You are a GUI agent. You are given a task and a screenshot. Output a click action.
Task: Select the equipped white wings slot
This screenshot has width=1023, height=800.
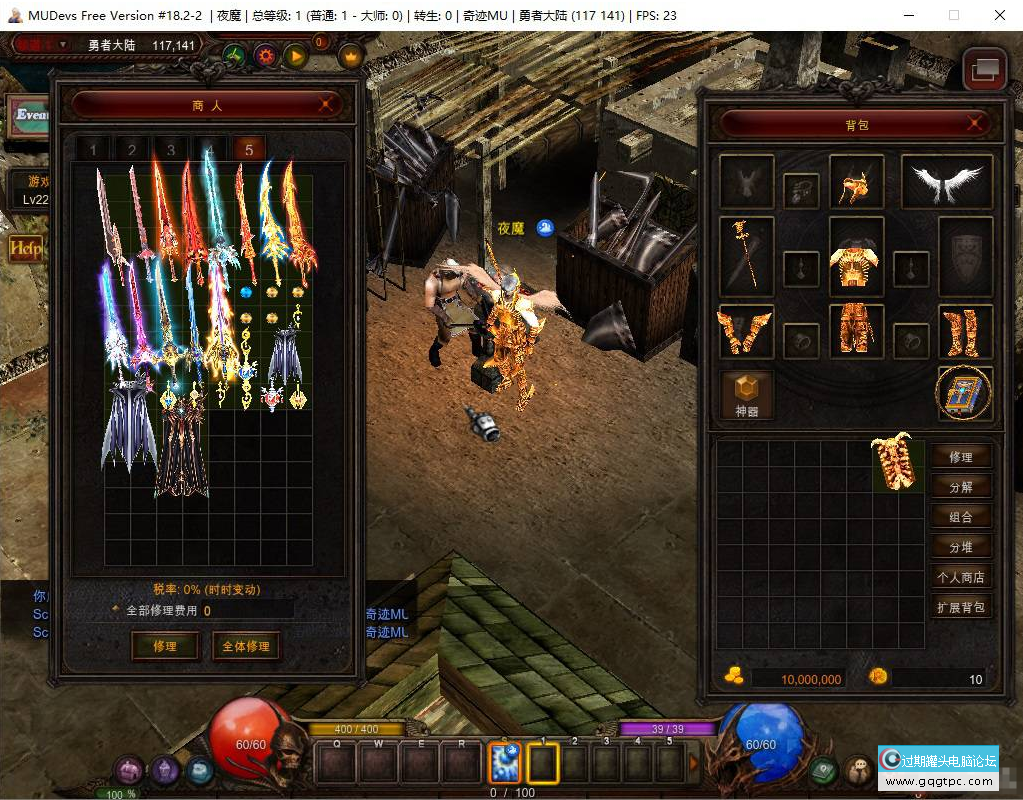946,181
